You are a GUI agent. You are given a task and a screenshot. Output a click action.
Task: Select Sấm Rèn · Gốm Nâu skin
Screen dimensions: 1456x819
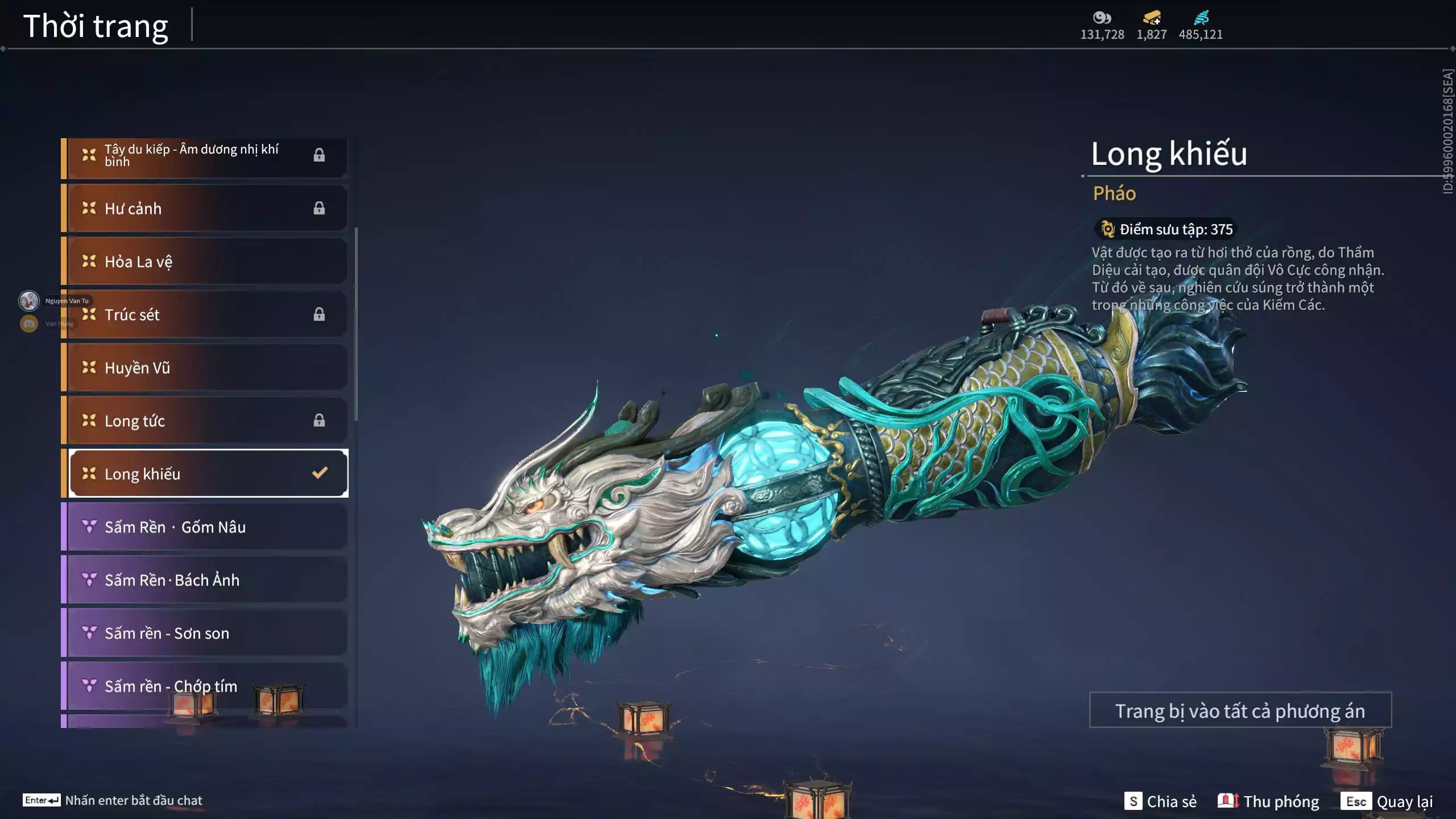click(205, 527)
